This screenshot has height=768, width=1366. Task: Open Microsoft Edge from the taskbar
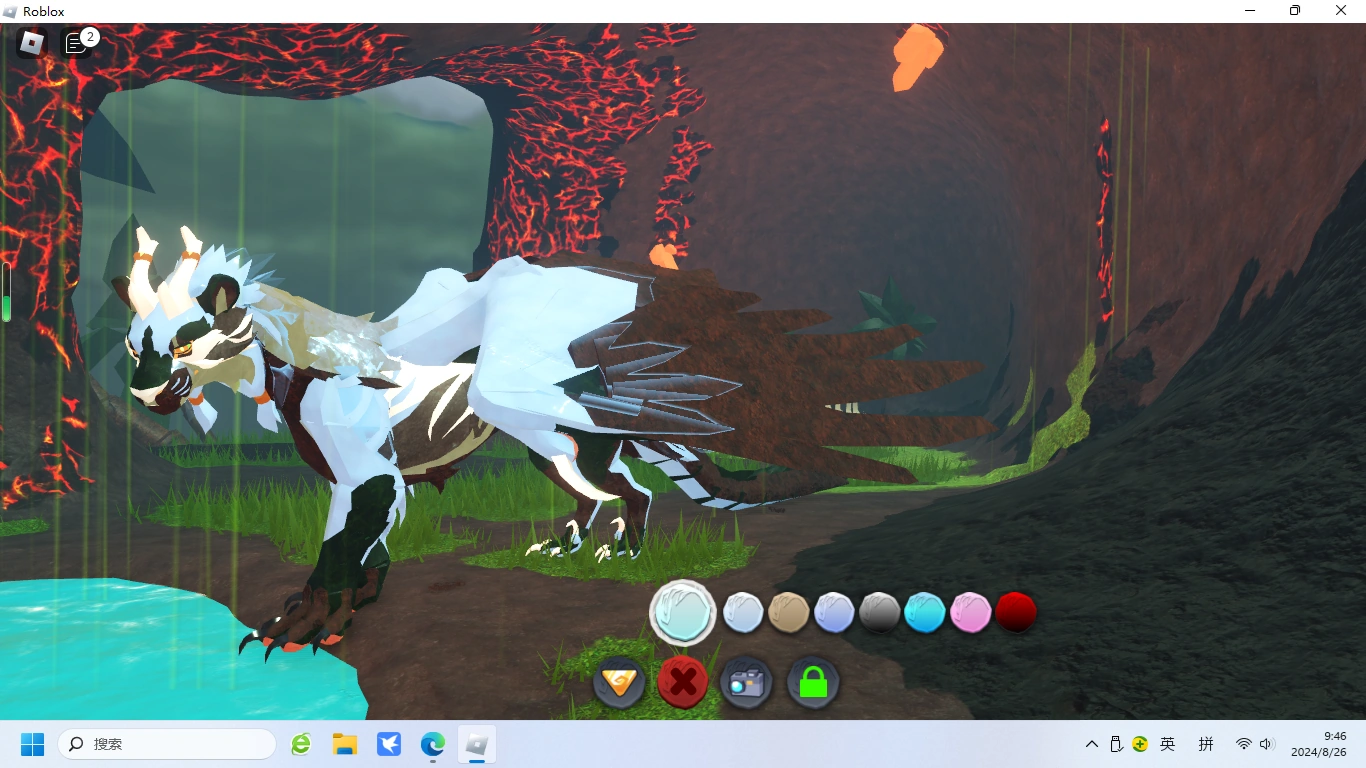tap(432, 744)
